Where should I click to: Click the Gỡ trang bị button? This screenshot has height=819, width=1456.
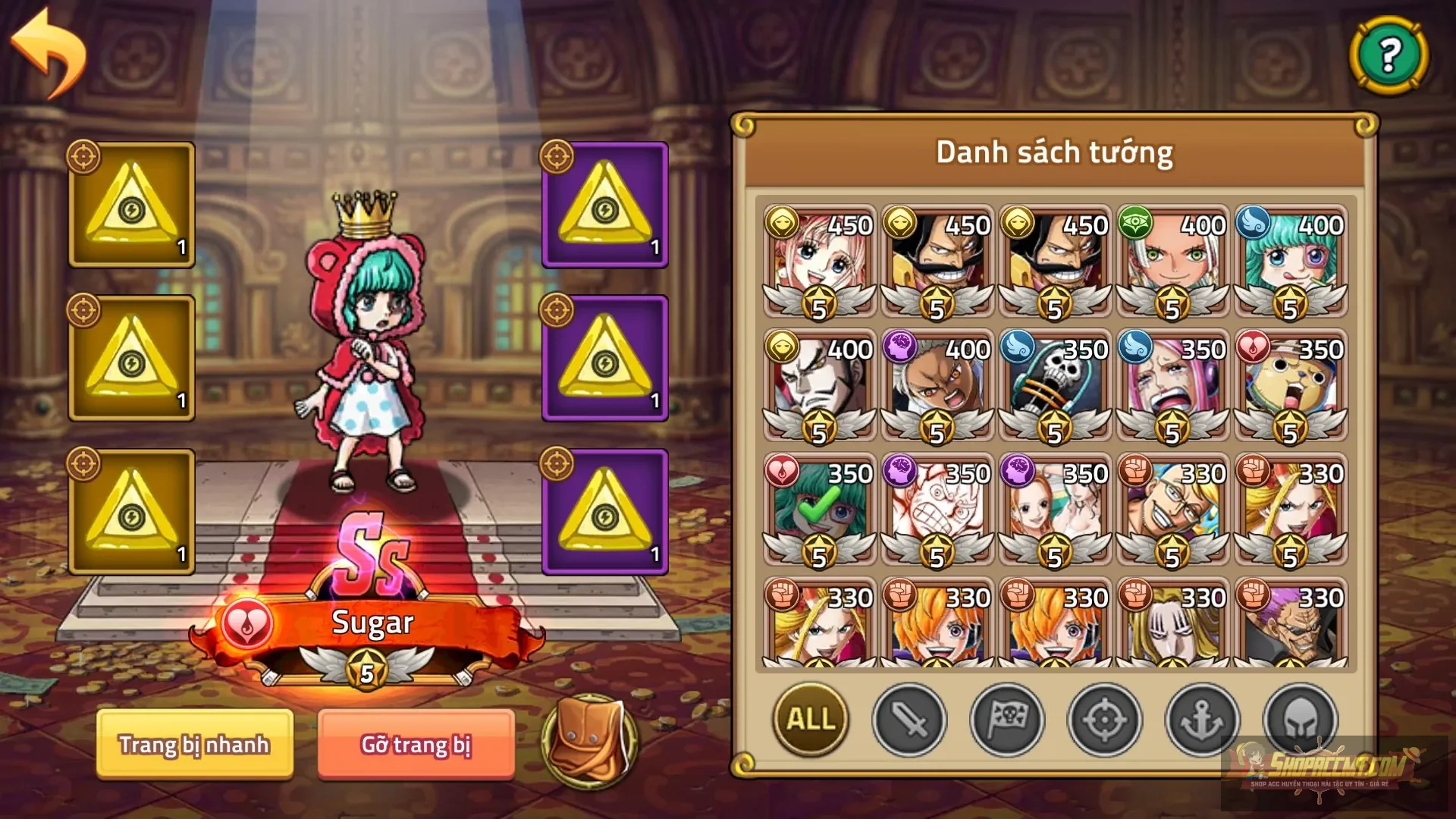tap(417, 745)
